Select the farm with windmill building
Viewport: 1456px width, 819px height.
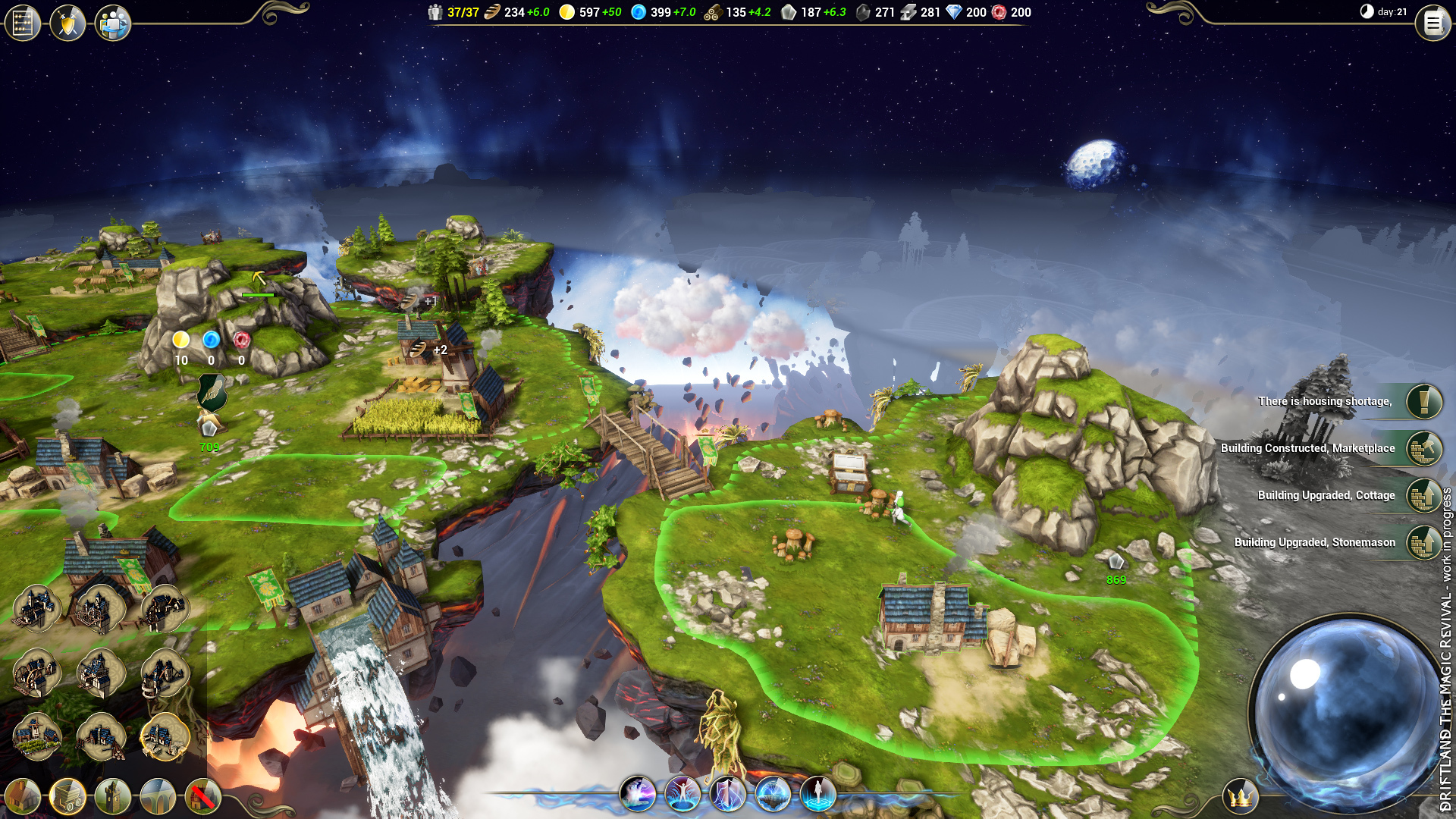[36, 736]
